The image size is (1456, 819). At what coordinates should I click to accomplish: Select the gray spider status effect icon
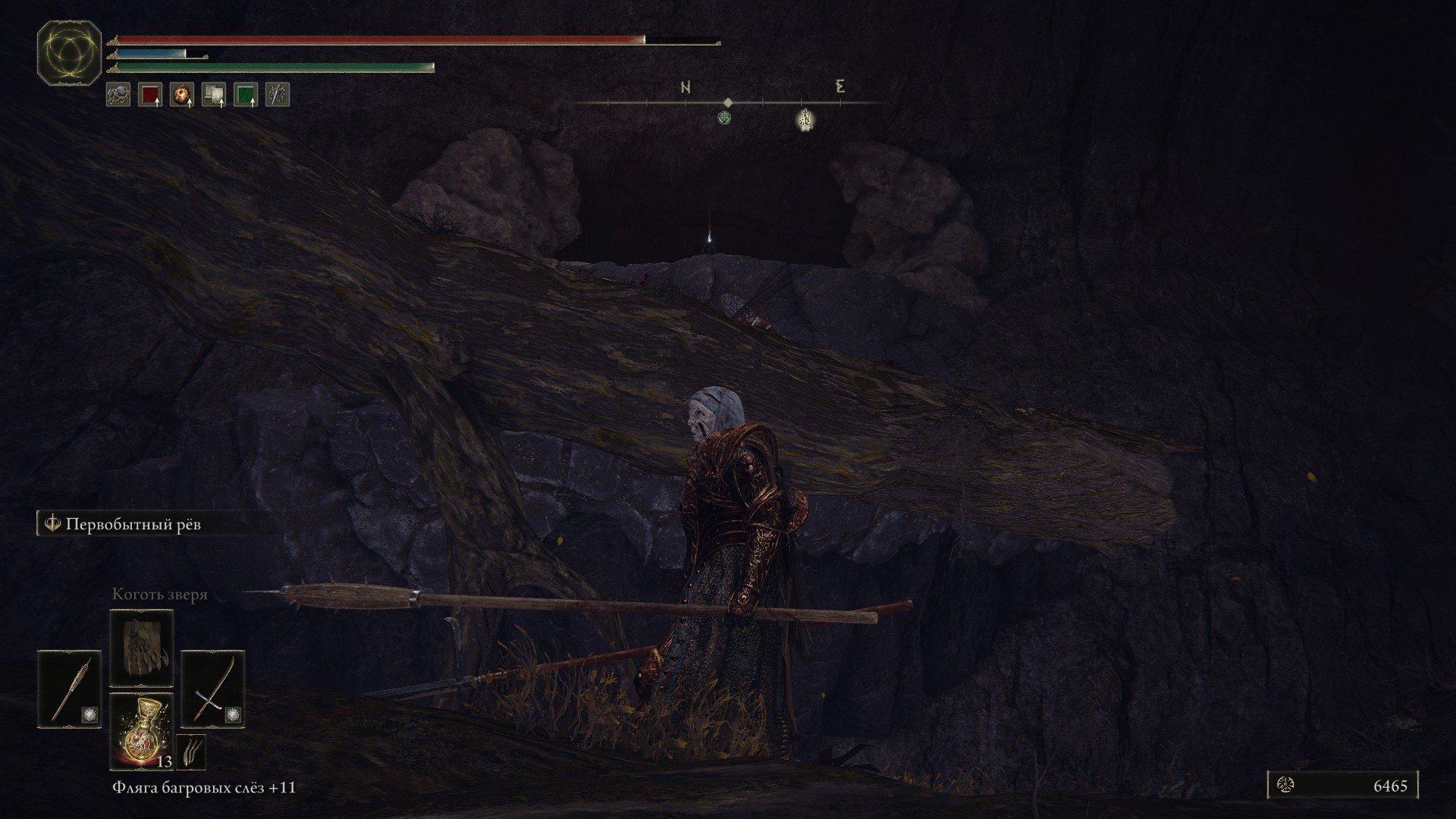pos(118,94)
